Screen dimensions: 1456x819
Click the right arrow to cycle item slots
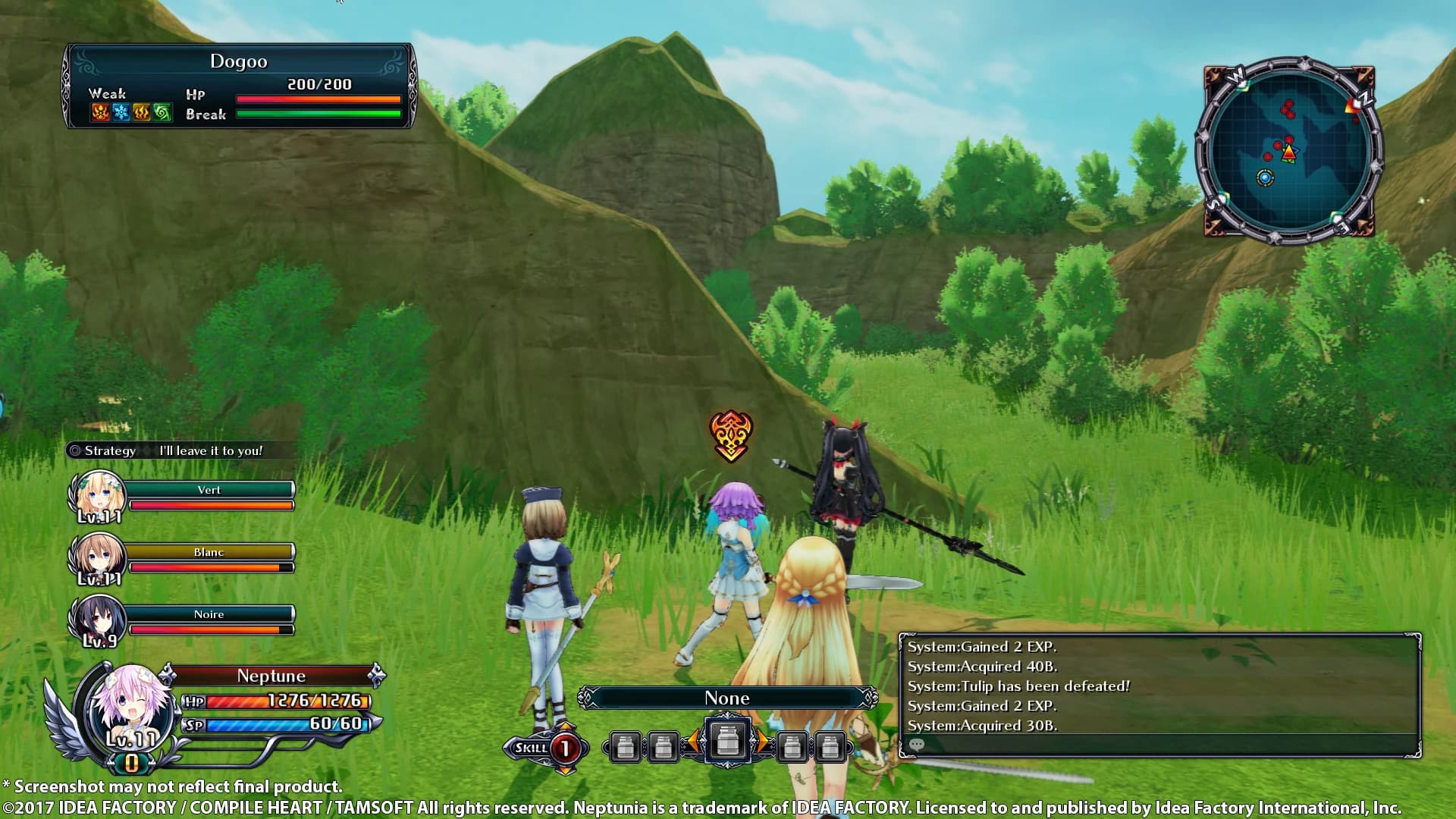[763, 741]
